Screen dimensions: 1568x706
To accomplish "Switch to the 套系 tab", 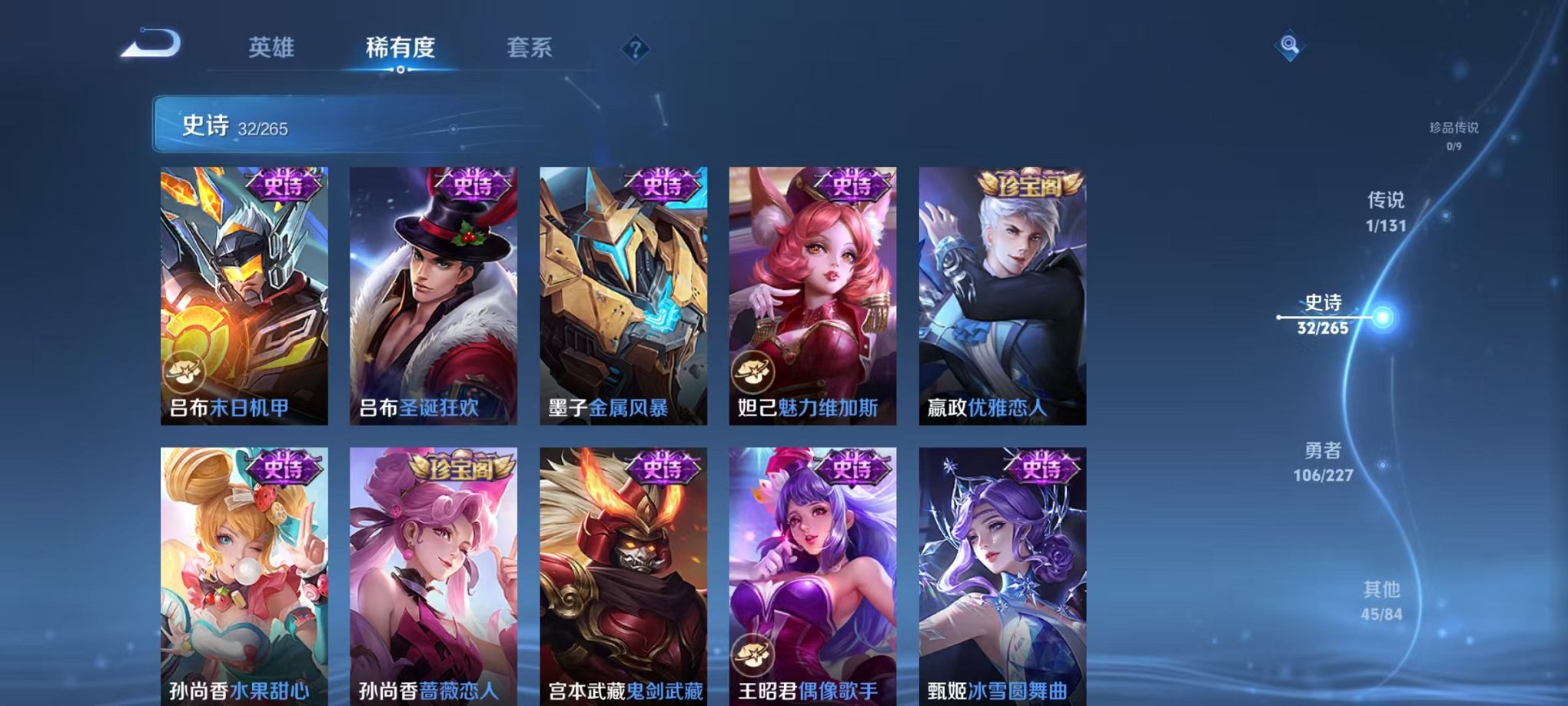I will [x=538, y=46].
